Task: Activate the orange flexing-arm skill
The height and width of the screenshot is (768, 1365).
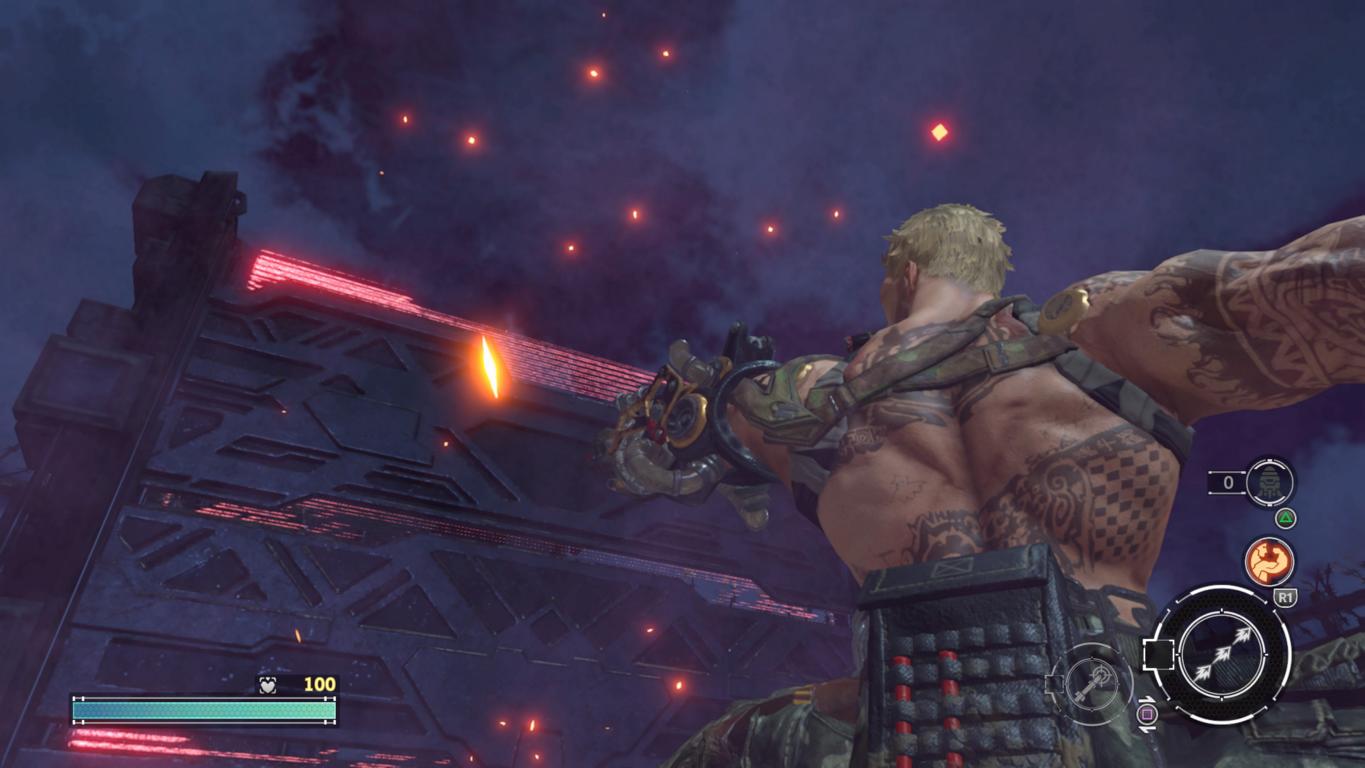Action: 1269,561
